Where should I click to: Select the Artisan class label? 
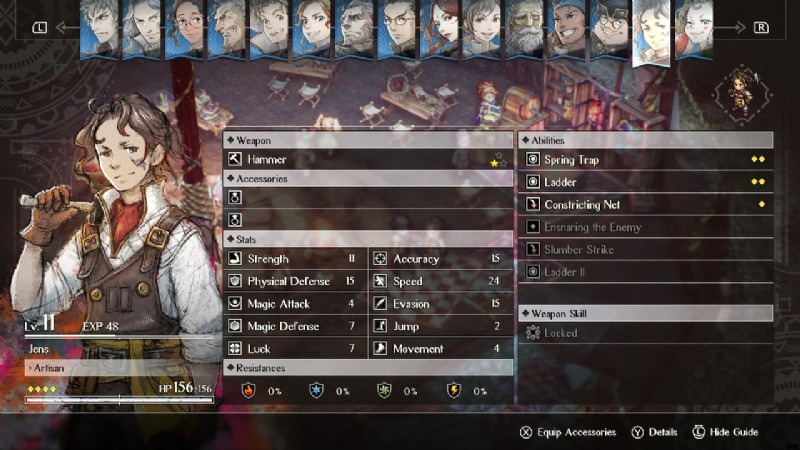click(50, 368)
